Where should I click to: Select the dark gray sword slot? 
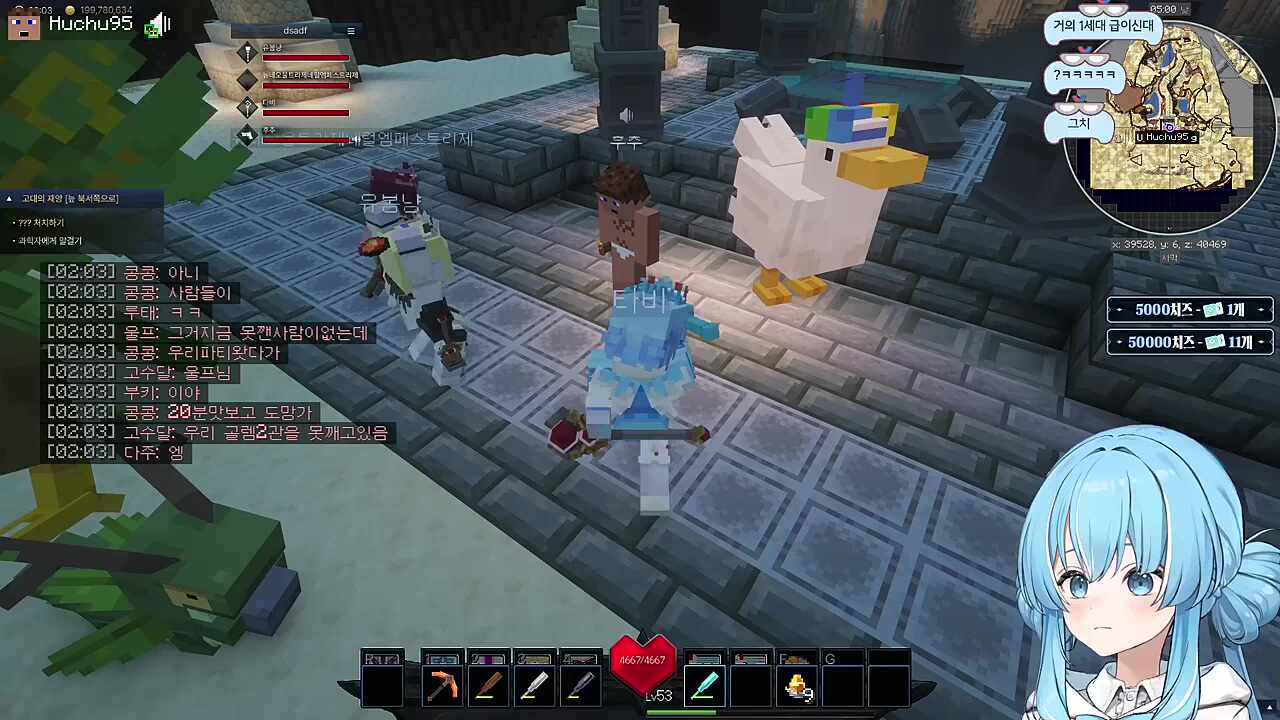pos(580,687)
